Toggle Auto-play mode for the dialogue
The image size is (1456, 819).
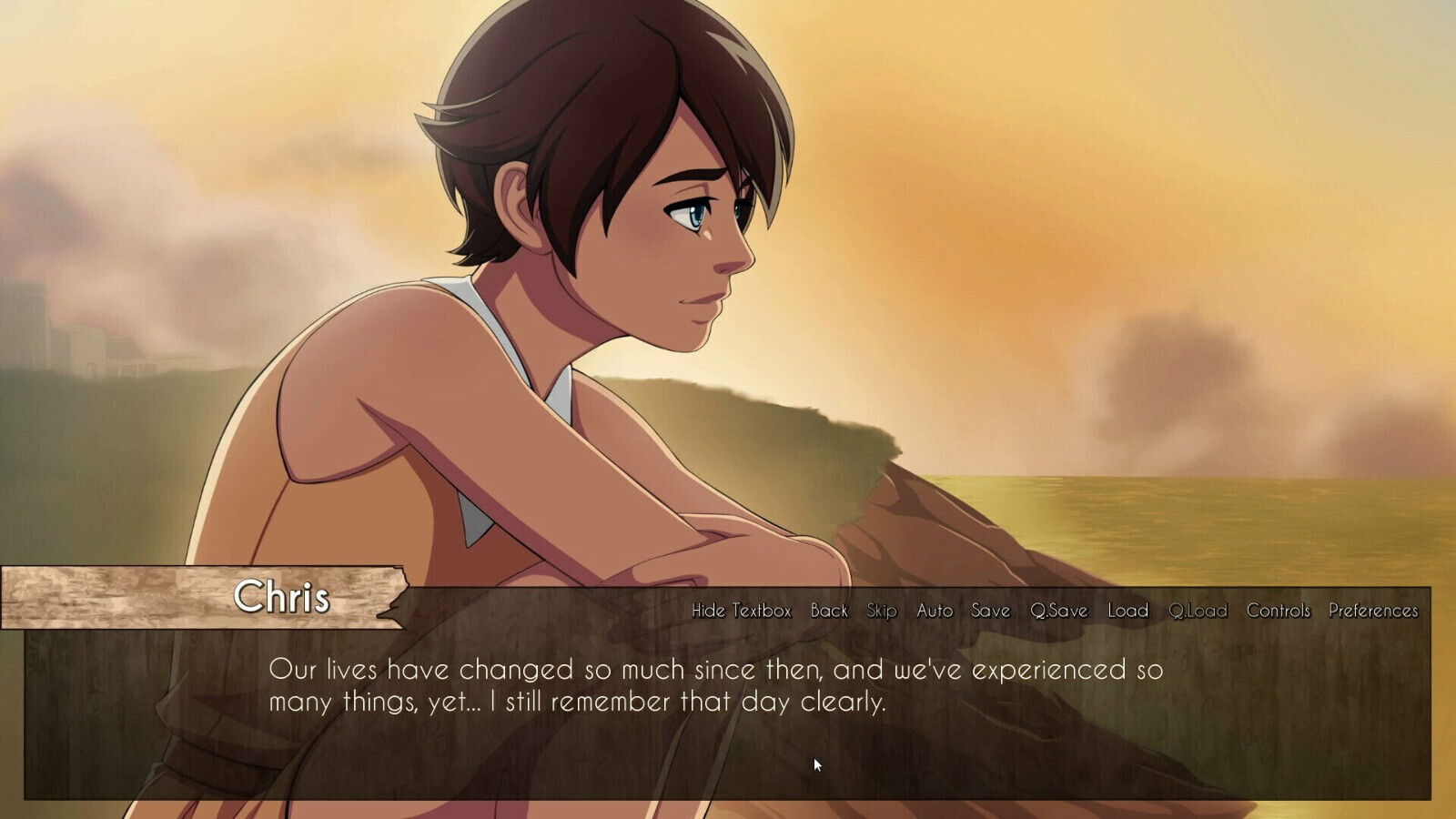935,612
